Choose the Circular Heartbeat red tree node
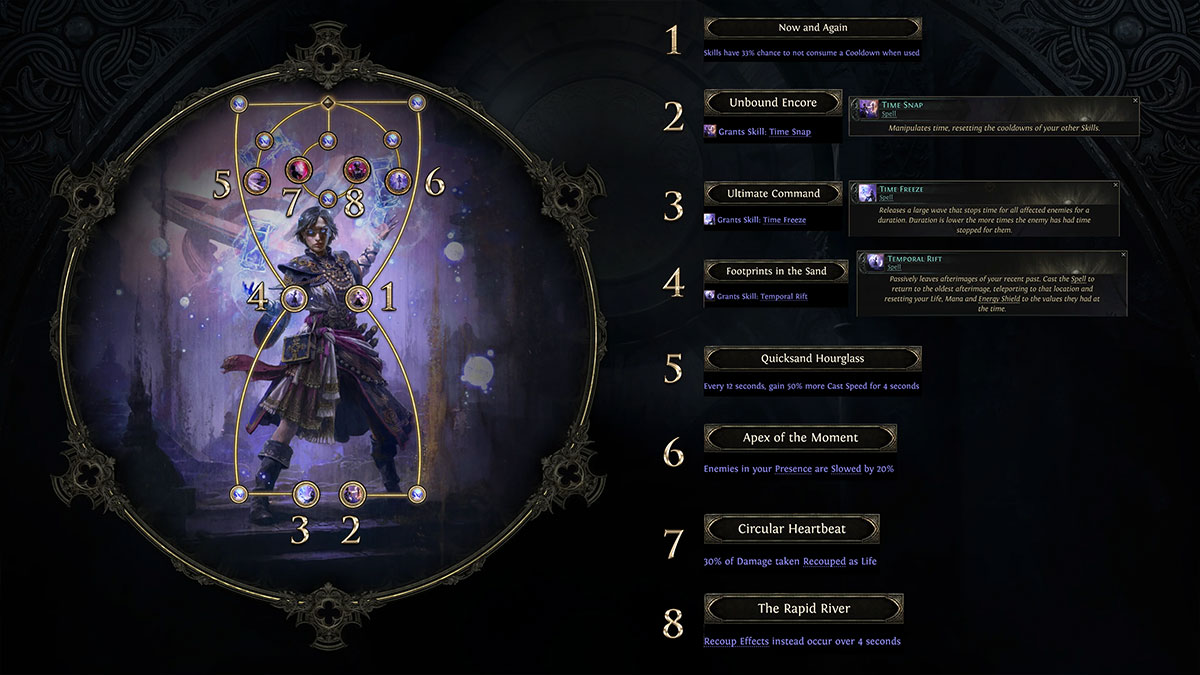 (x=298, y=169)
